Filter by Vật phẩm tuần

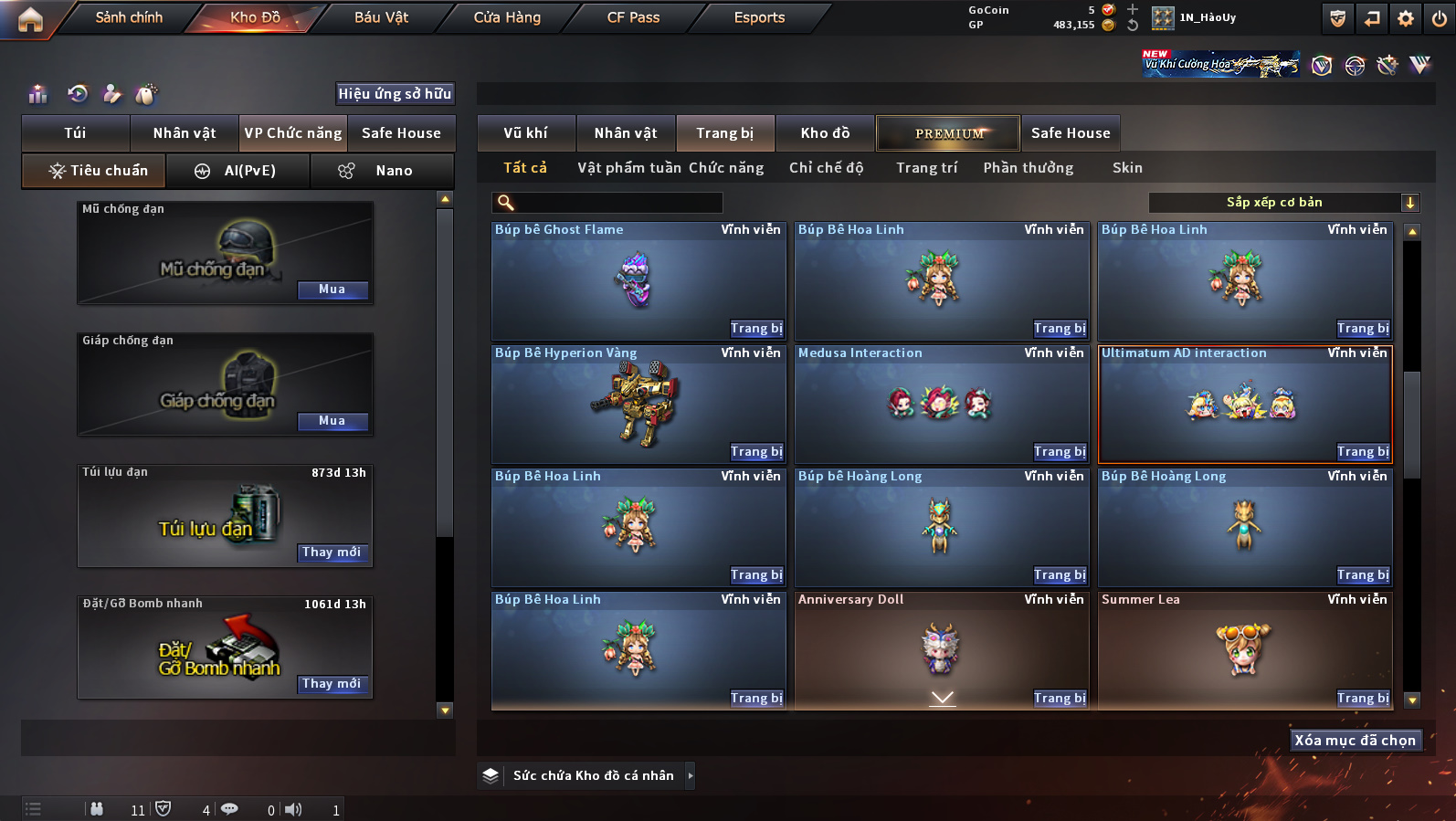[x=629, y=168]
